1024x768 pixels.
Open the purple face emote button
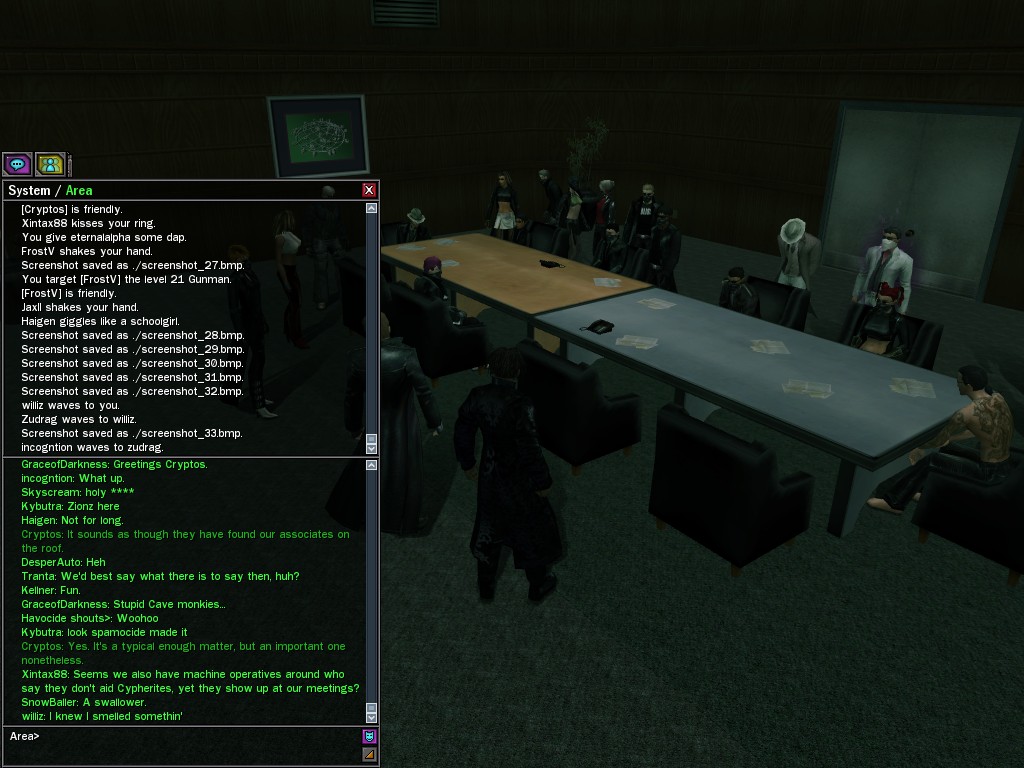click(369, 737)
